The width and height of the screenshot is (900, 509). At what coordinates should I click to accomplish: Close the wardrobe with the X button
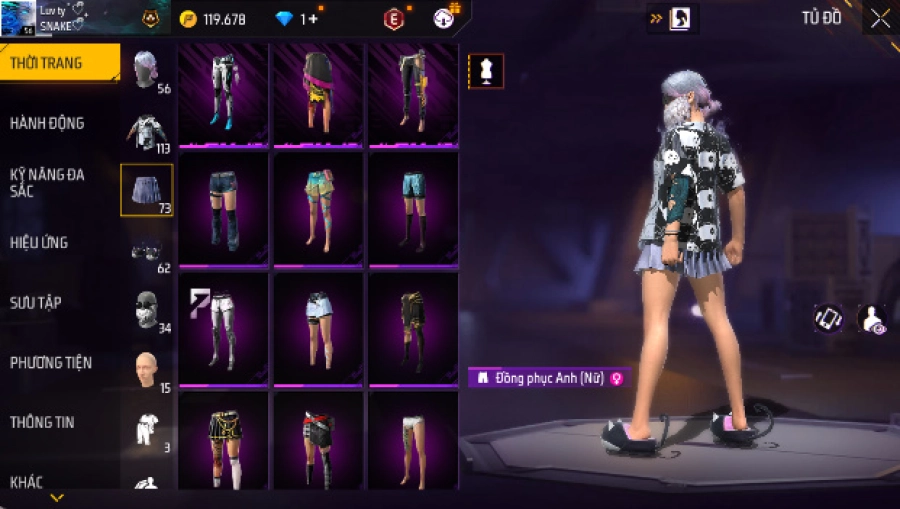(880, 19)
